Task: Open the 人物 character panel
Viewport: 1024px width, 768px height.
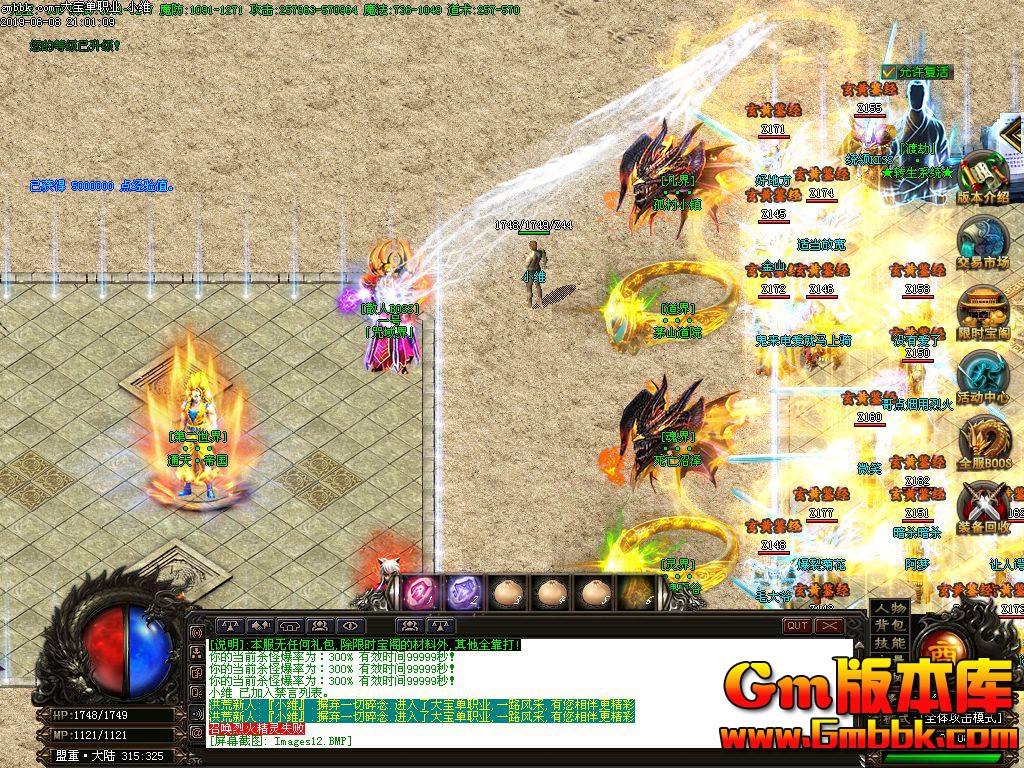Action: click(889, 608)
